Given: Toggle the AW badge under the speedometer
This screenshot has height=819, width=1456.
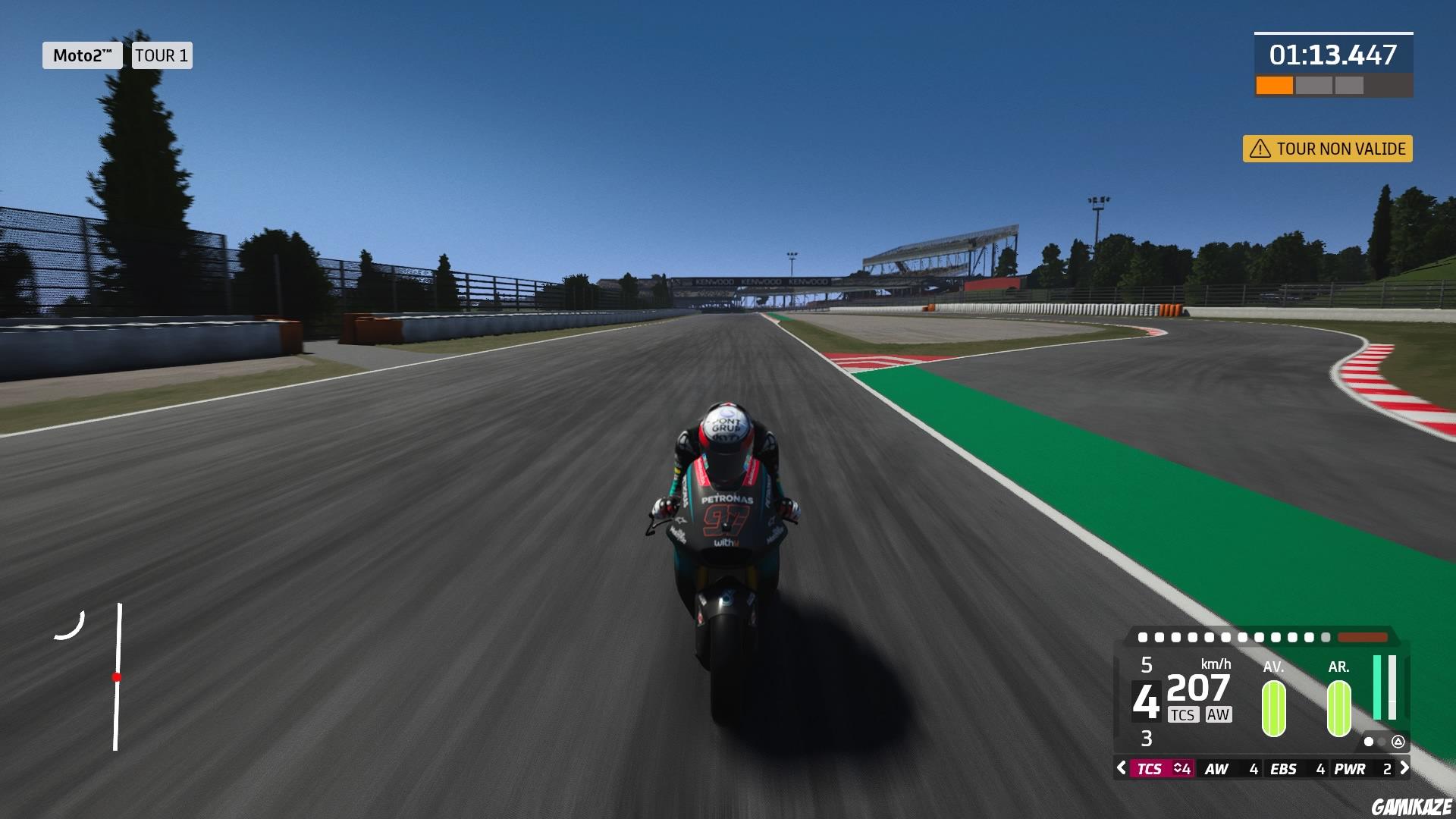Looking at the screenshot, I should (x=1219, y=714).
